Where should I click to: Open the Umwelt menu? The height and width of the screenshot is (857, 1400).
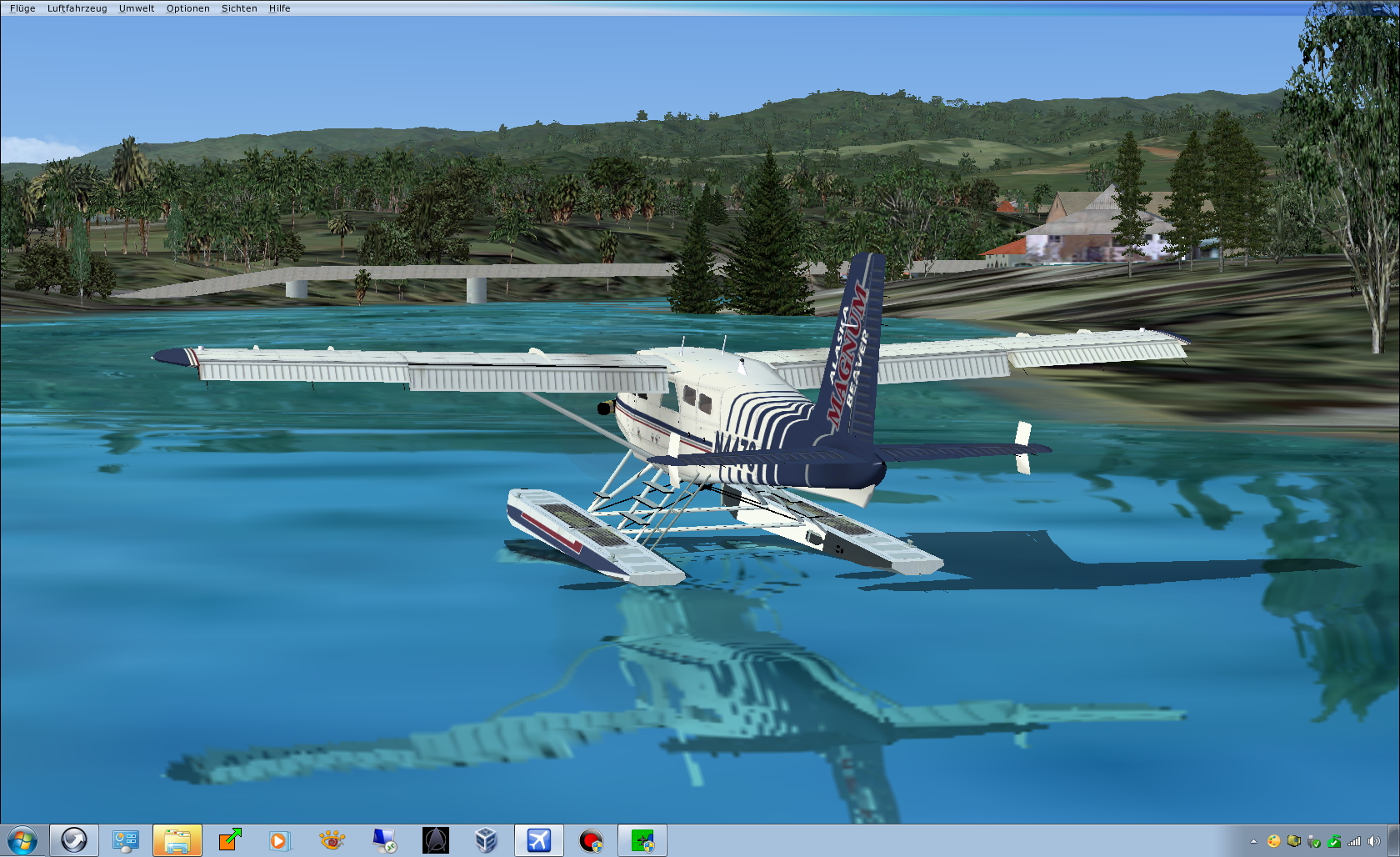(137, 8)
